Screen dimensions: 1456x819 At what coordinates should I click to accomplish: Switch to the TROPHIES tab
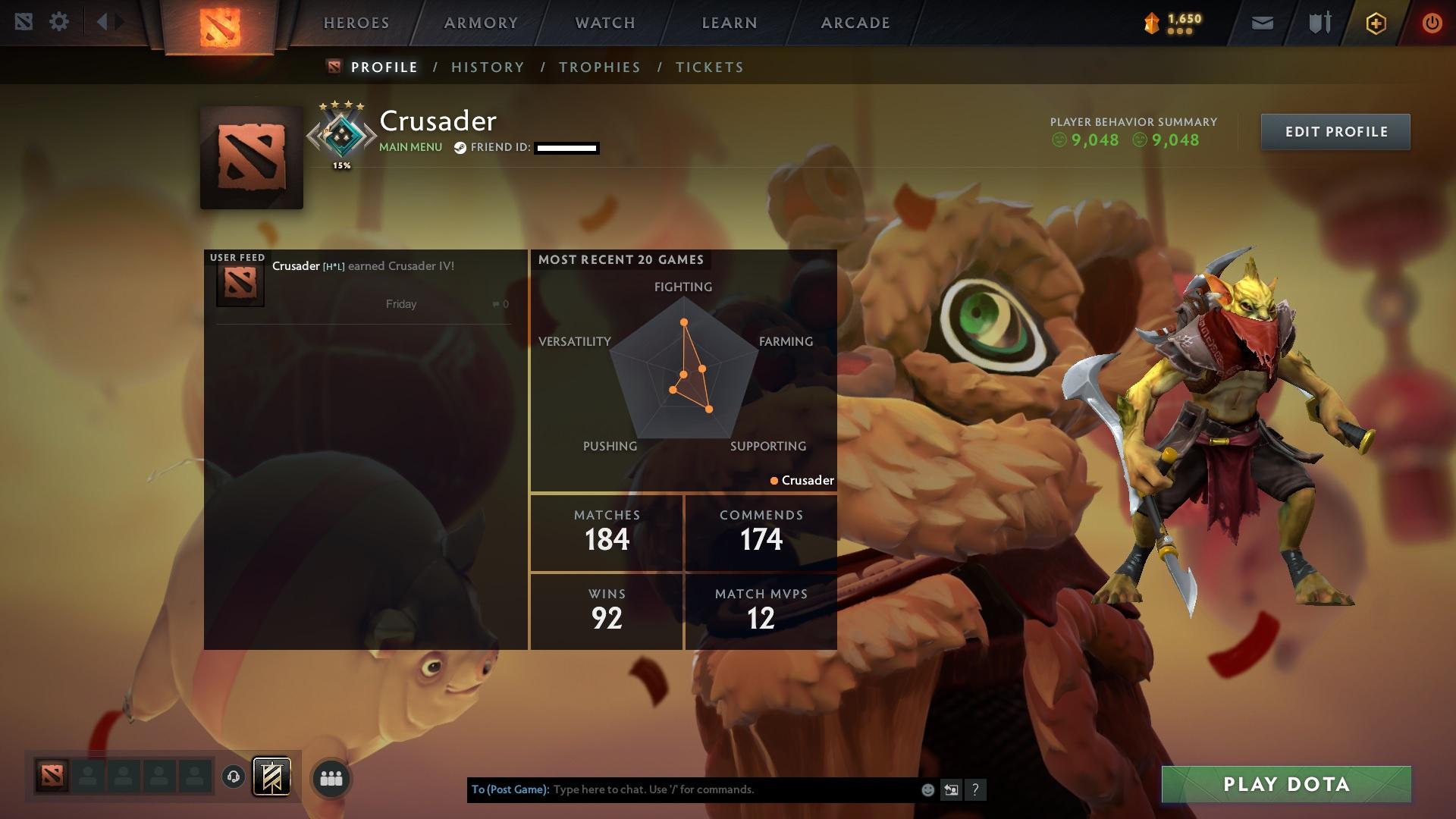coord(600,67)
